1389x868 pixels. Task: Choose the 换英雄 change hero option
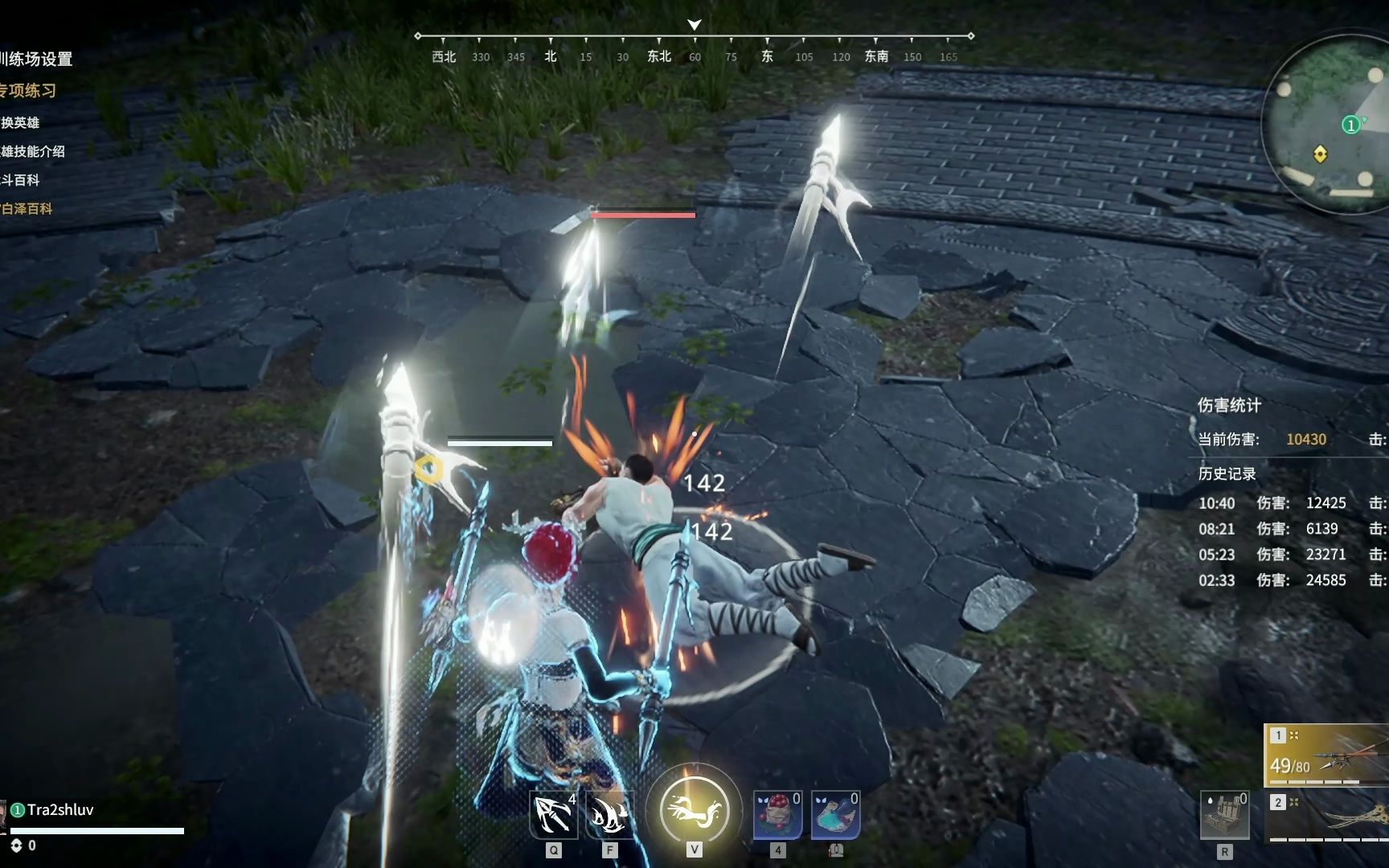click(21, 122)
